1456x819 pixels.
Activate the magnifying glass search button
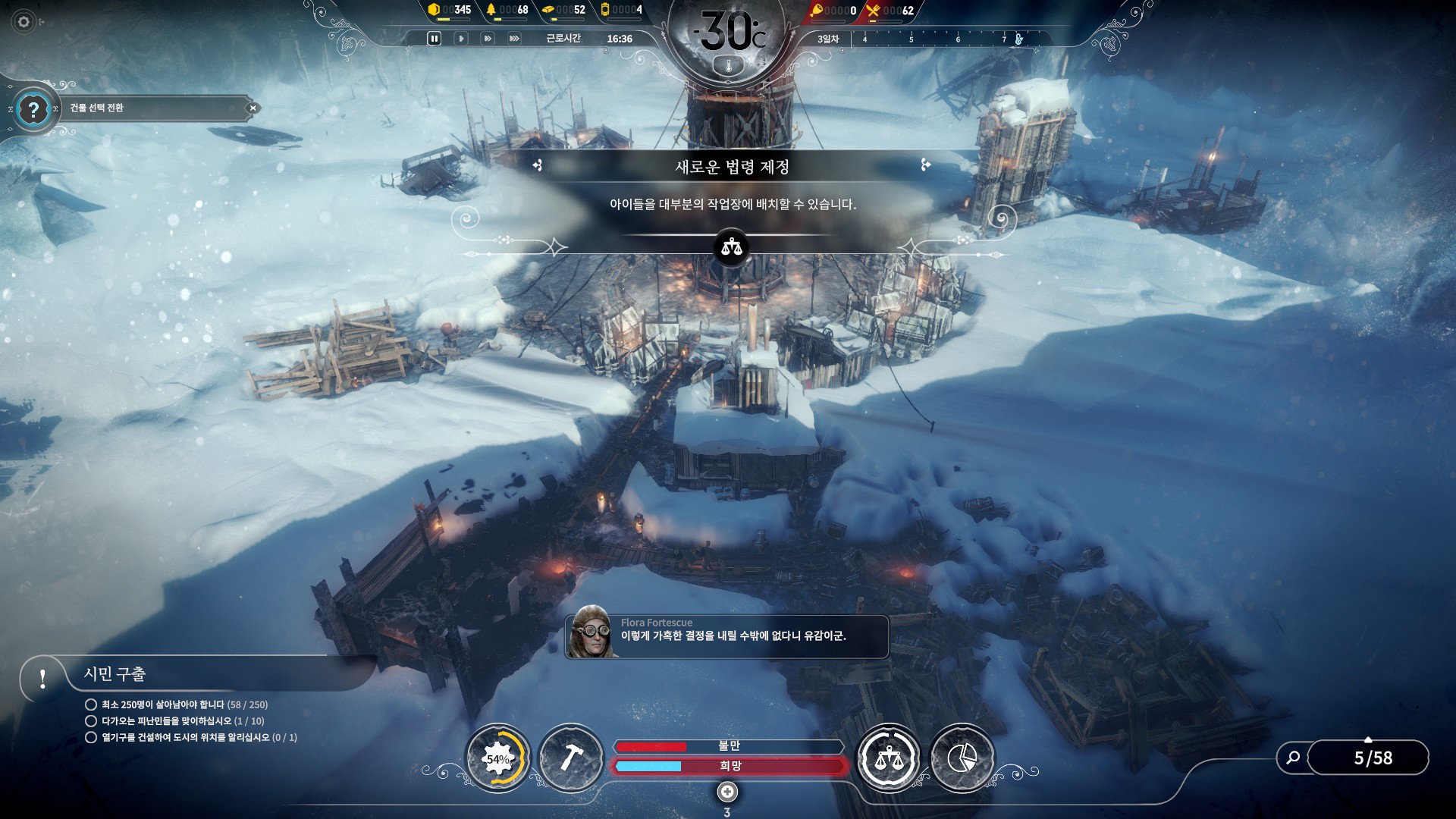pos(1293,758)
